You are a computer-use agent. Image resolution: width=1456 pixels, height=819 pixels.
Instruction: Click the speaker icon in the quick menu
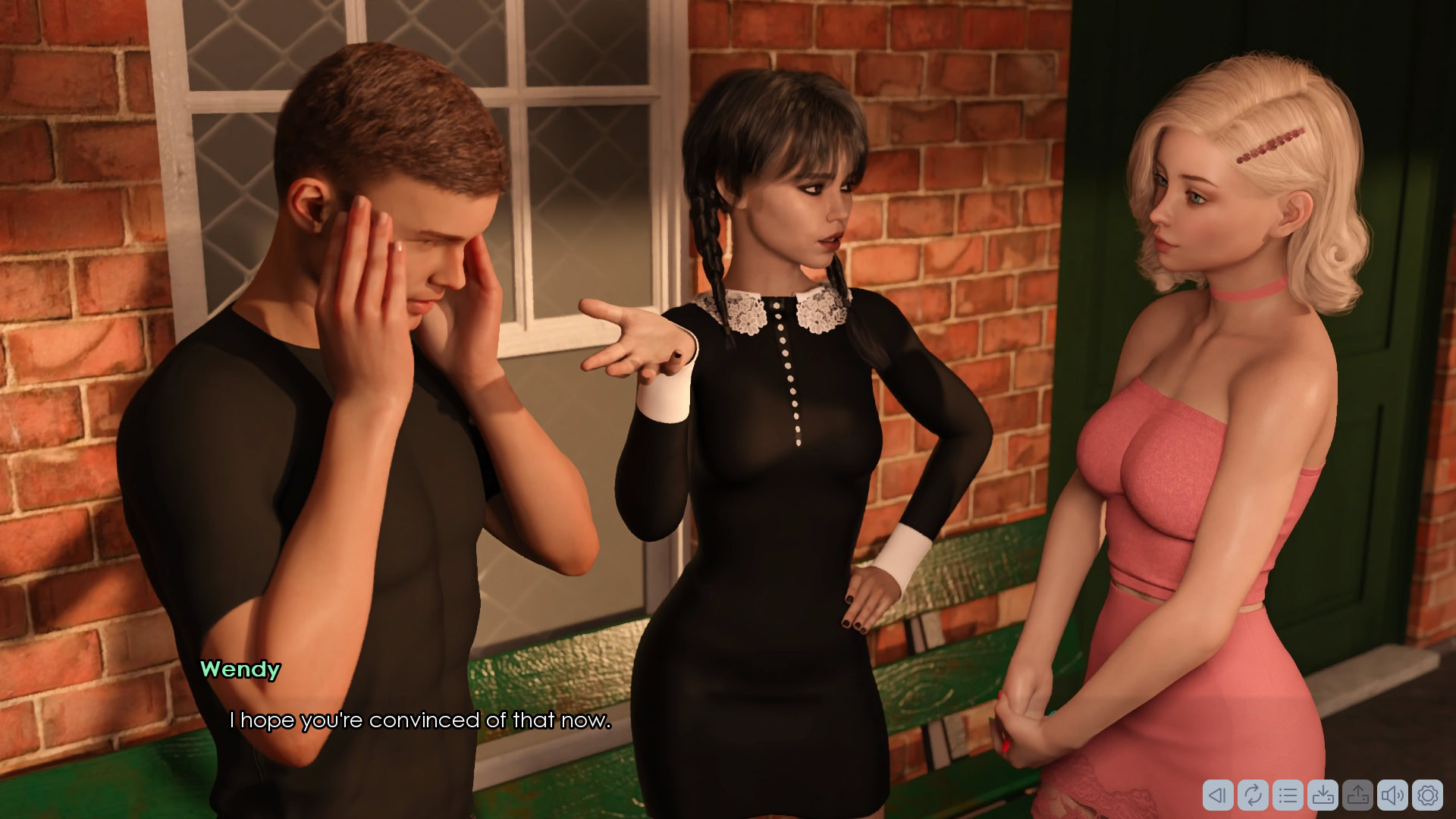pyautogui.click(x=1394, y=795)
